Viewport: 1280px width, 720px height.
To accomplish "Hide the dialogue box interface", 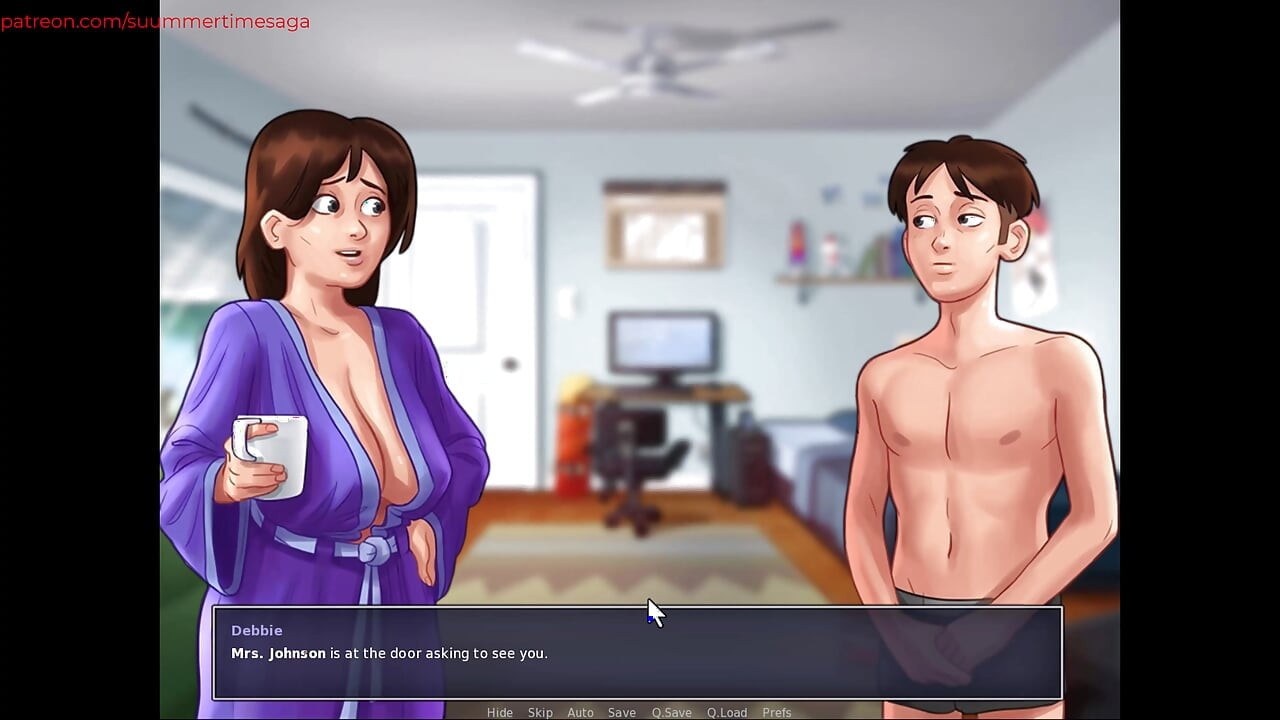I will (x=500, y=712).
